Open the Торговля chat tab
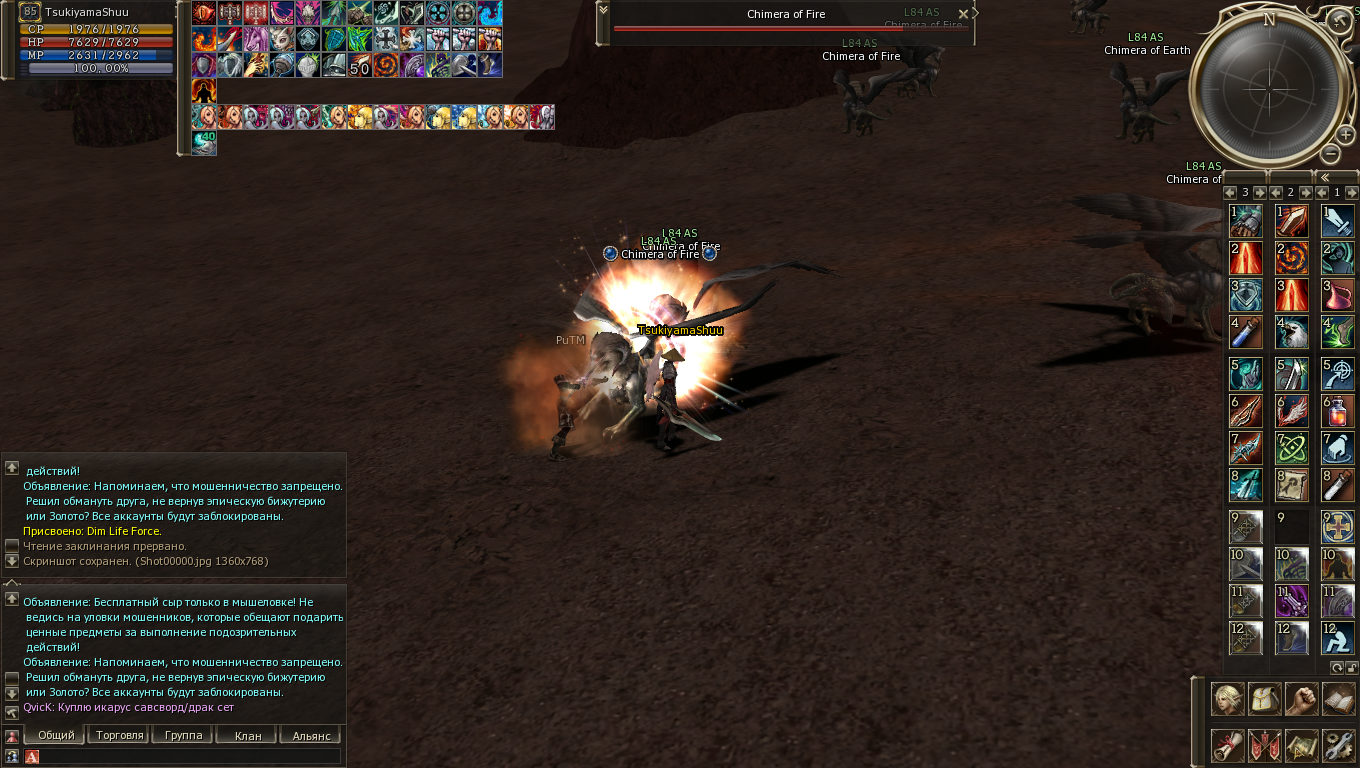Image resolution: width=1360 pixels, height=768 pixels. [x=118, y=735]
